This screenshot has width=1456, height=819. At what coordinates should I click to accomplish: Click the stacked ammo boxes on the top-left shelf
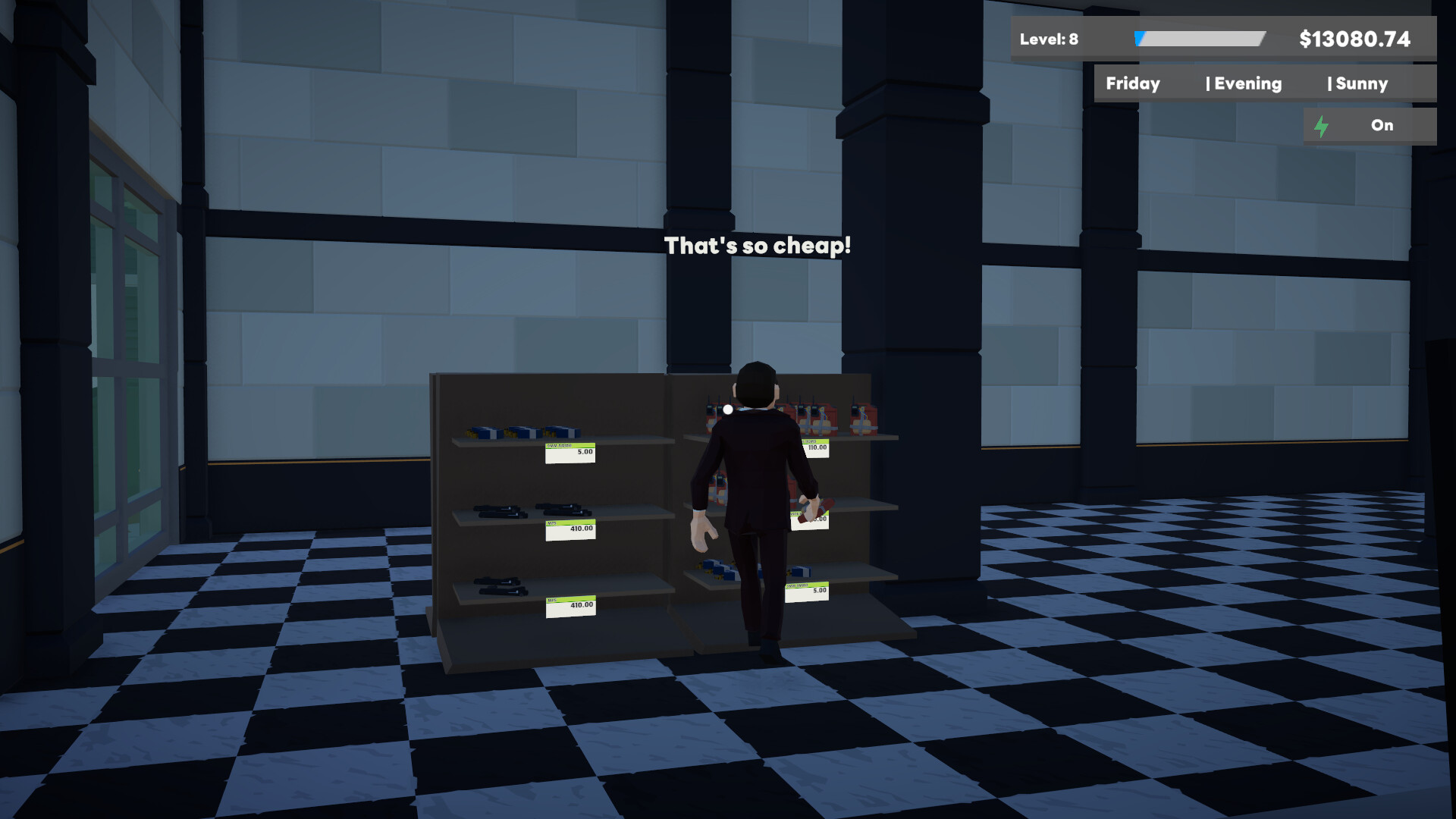[x=523, y=430]
